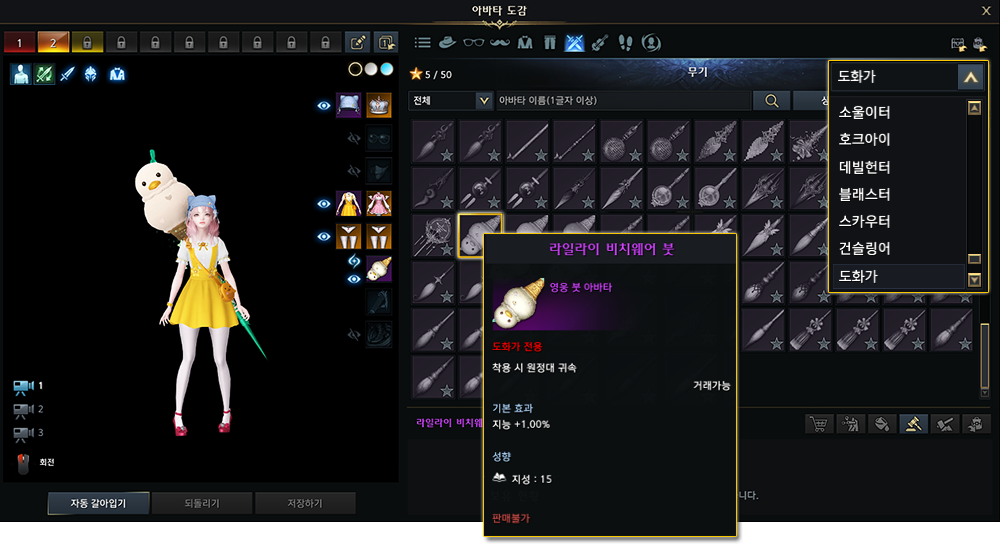
Task: Select 건슬링어 in the class list
Action: (x=864, y=248)
